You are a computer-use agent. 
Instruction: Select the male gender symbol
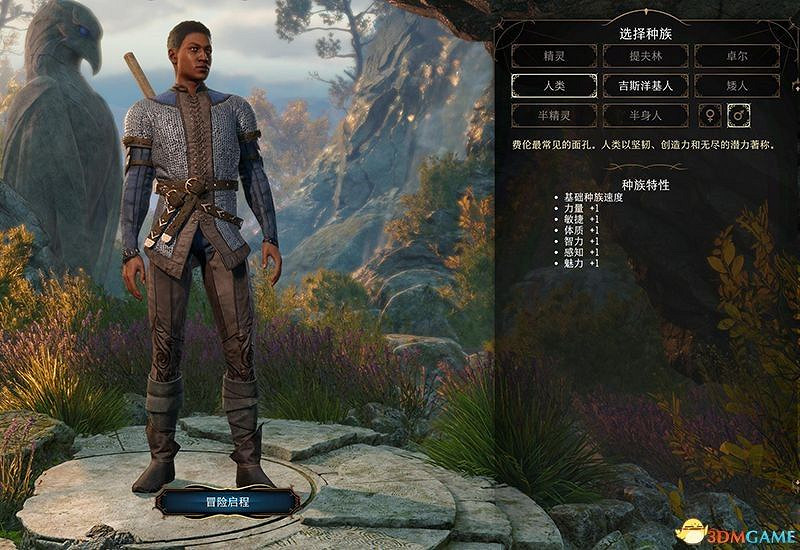tap(741, 115)
